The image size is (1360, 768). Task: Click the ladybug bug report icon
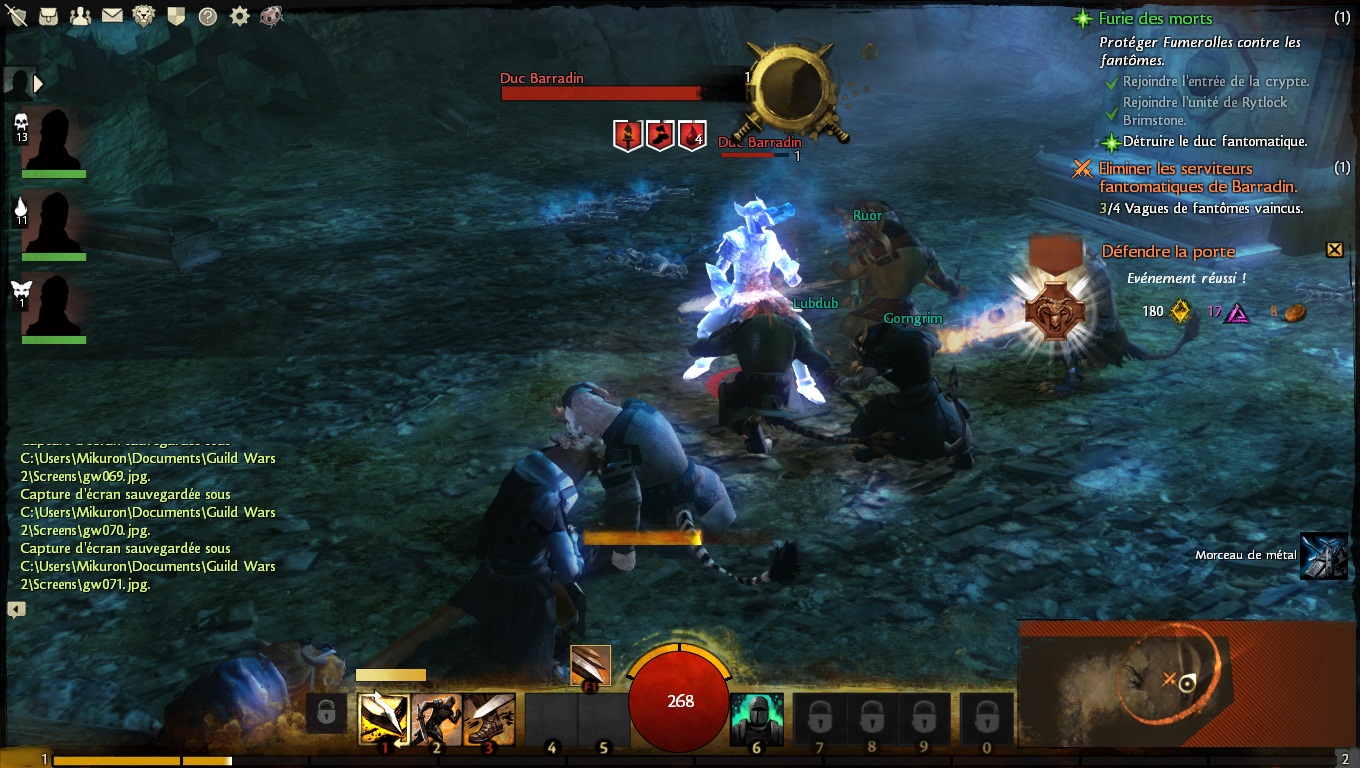[x=271, y=16]
